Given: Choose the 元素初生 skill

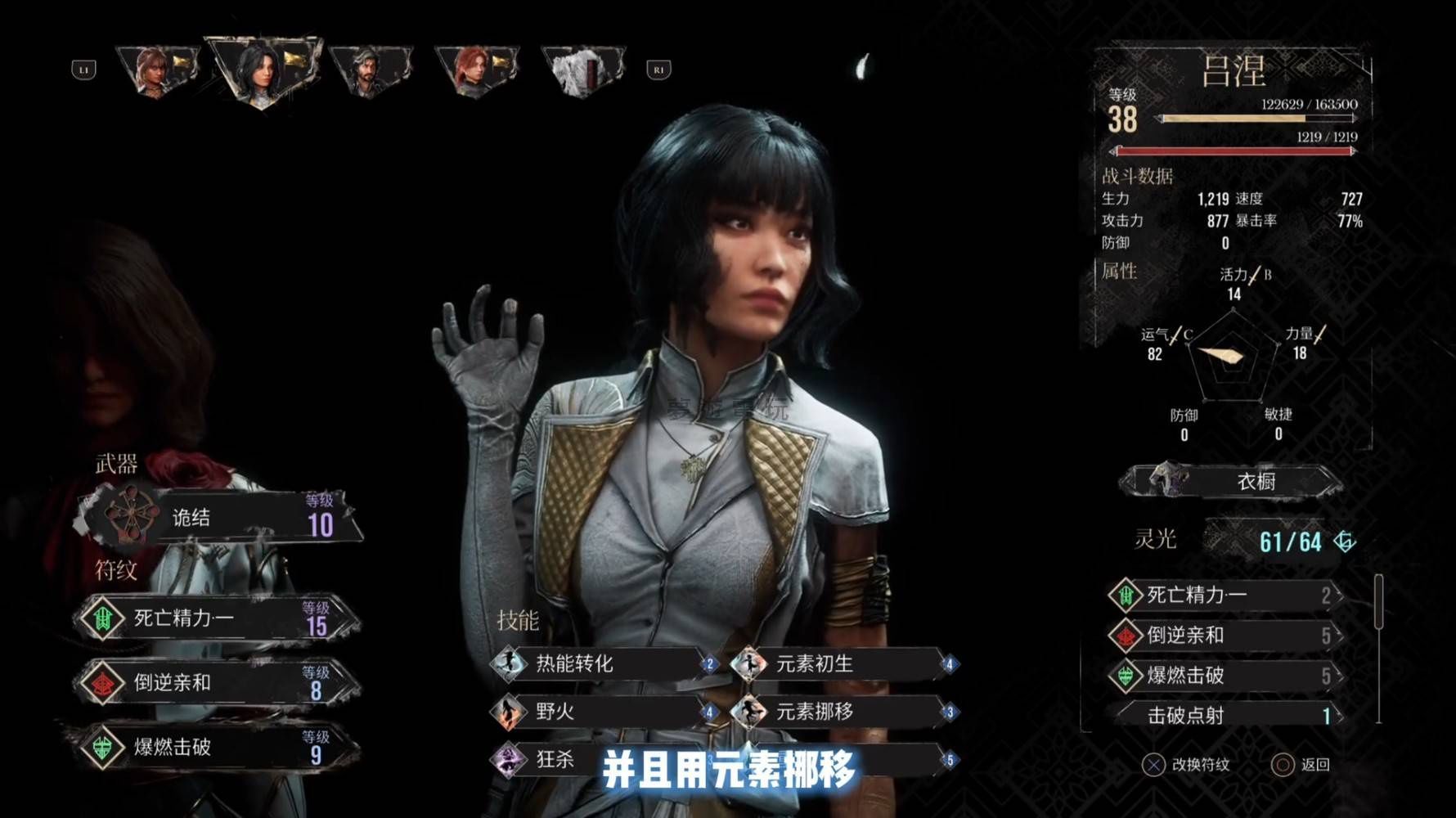Looking at the screenshot, I should coord(844,663).
